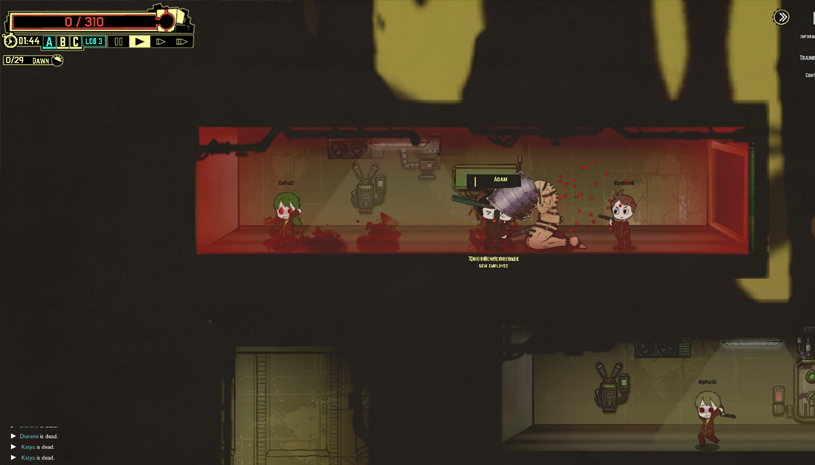Select the B tab
815x465 pixels.
[x=62, y=42]
